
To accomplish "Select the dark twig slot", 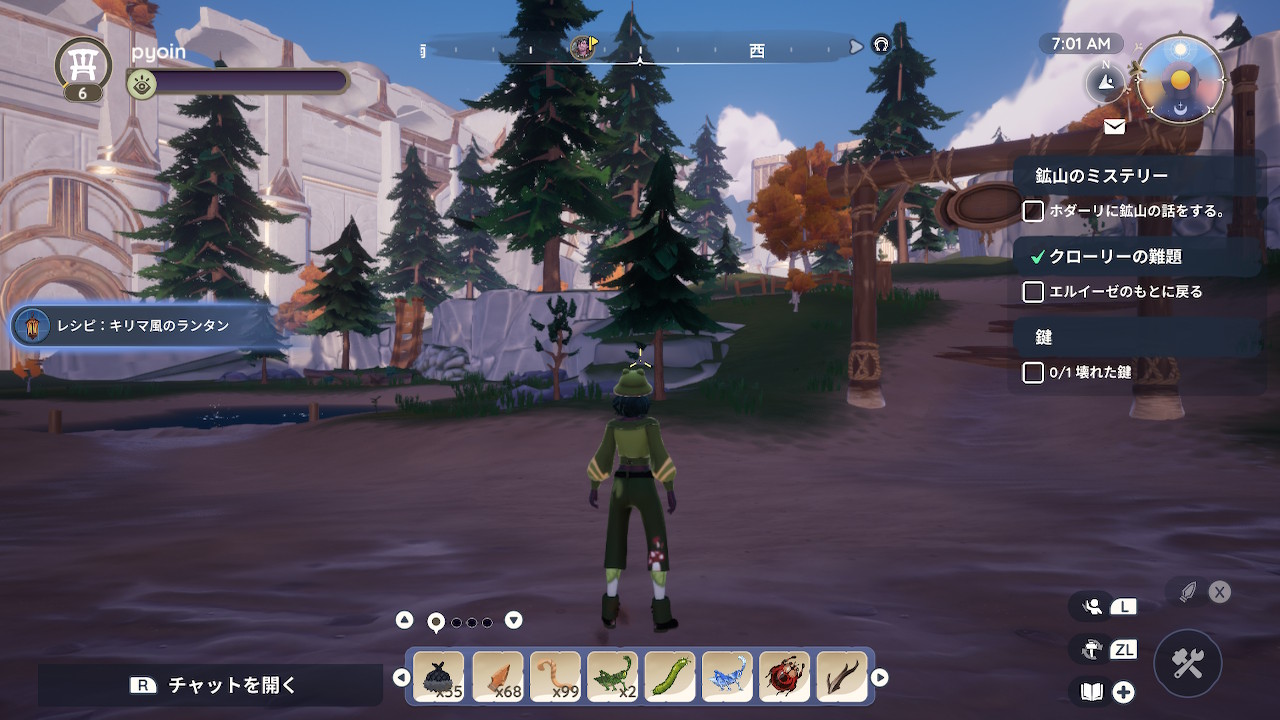I will [842, 677].
